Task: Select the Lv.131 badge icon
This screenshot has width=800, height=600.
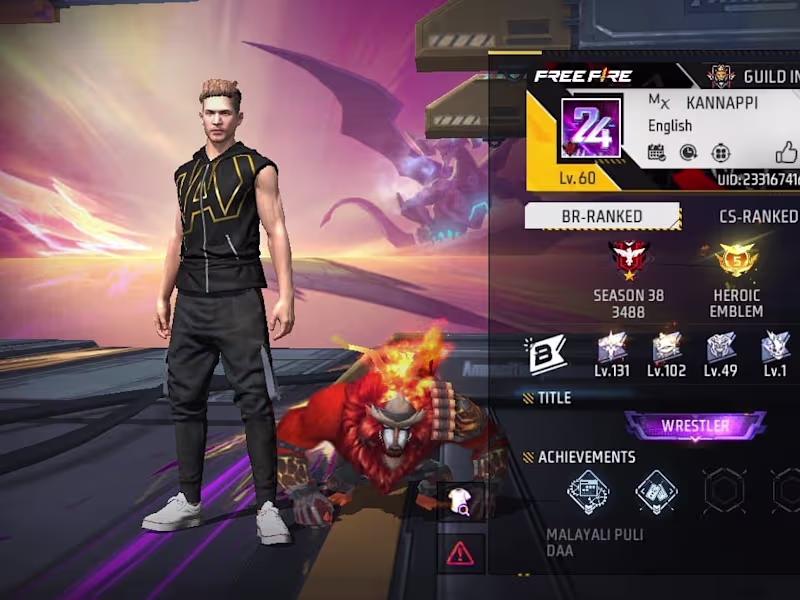Action: coord(611,348)
